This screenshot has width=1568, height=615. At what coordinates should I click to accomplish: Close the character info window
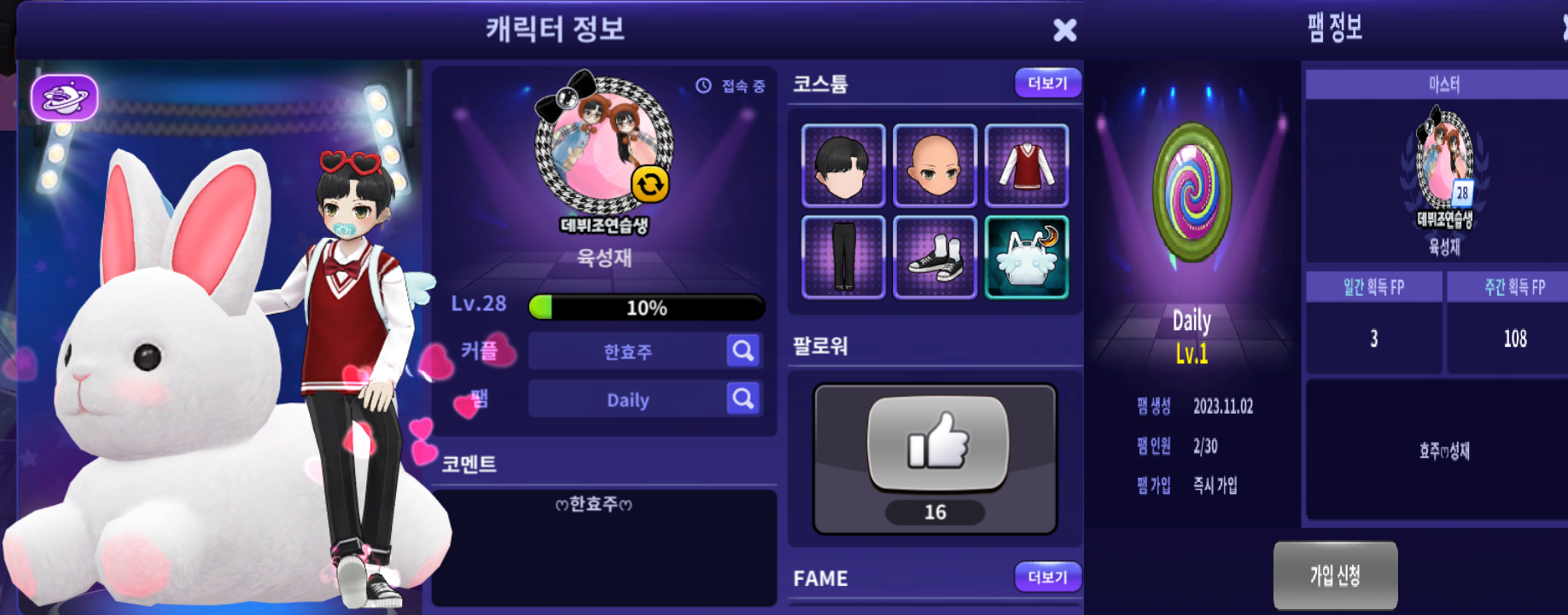[x=1064, y=31]
